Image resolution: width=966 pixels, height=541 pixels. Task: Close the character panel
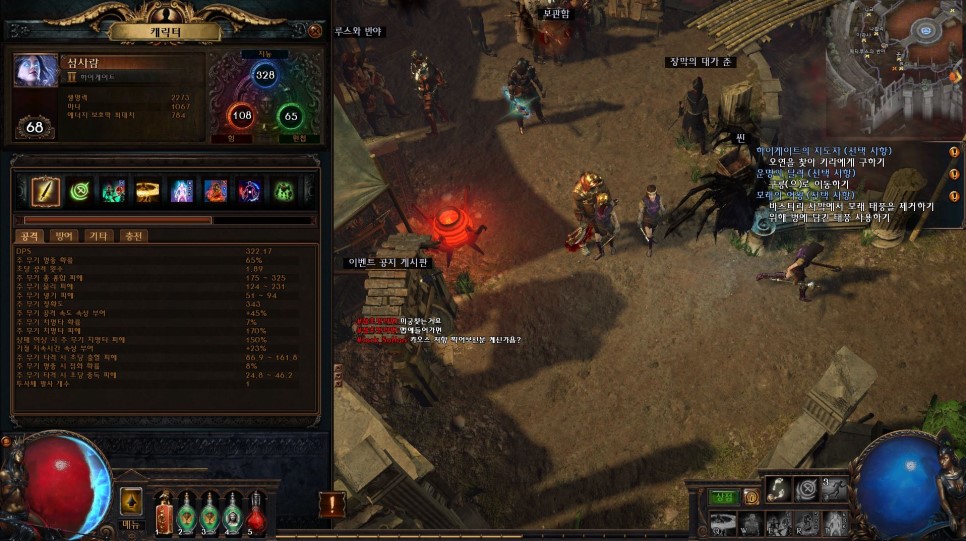point(315,31)
